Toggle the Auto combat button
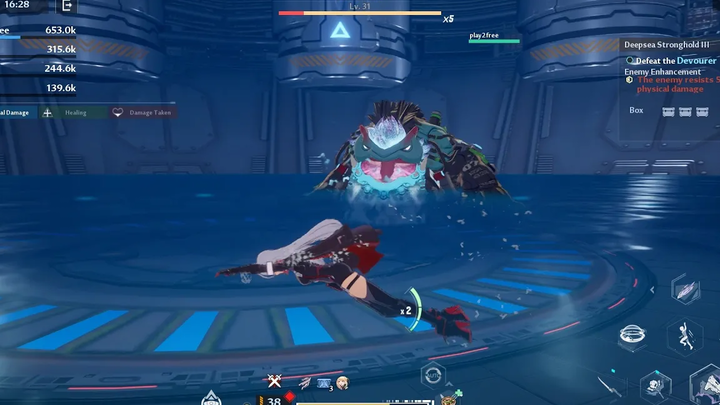 click(x=433, y=375)
